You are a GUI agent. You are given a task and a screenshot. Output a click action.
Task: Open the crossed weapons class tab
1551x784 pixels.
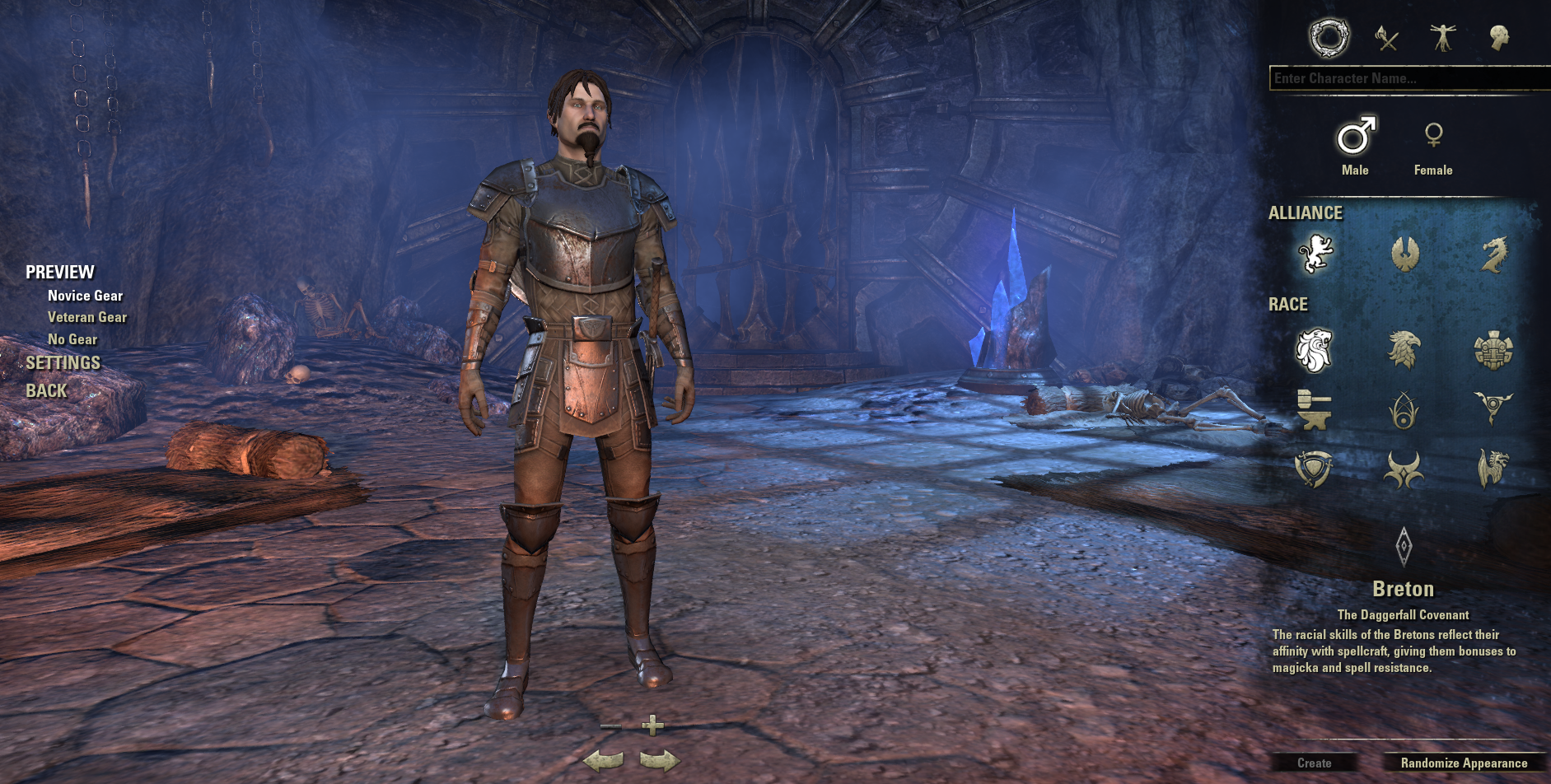tap(1387, 38)
